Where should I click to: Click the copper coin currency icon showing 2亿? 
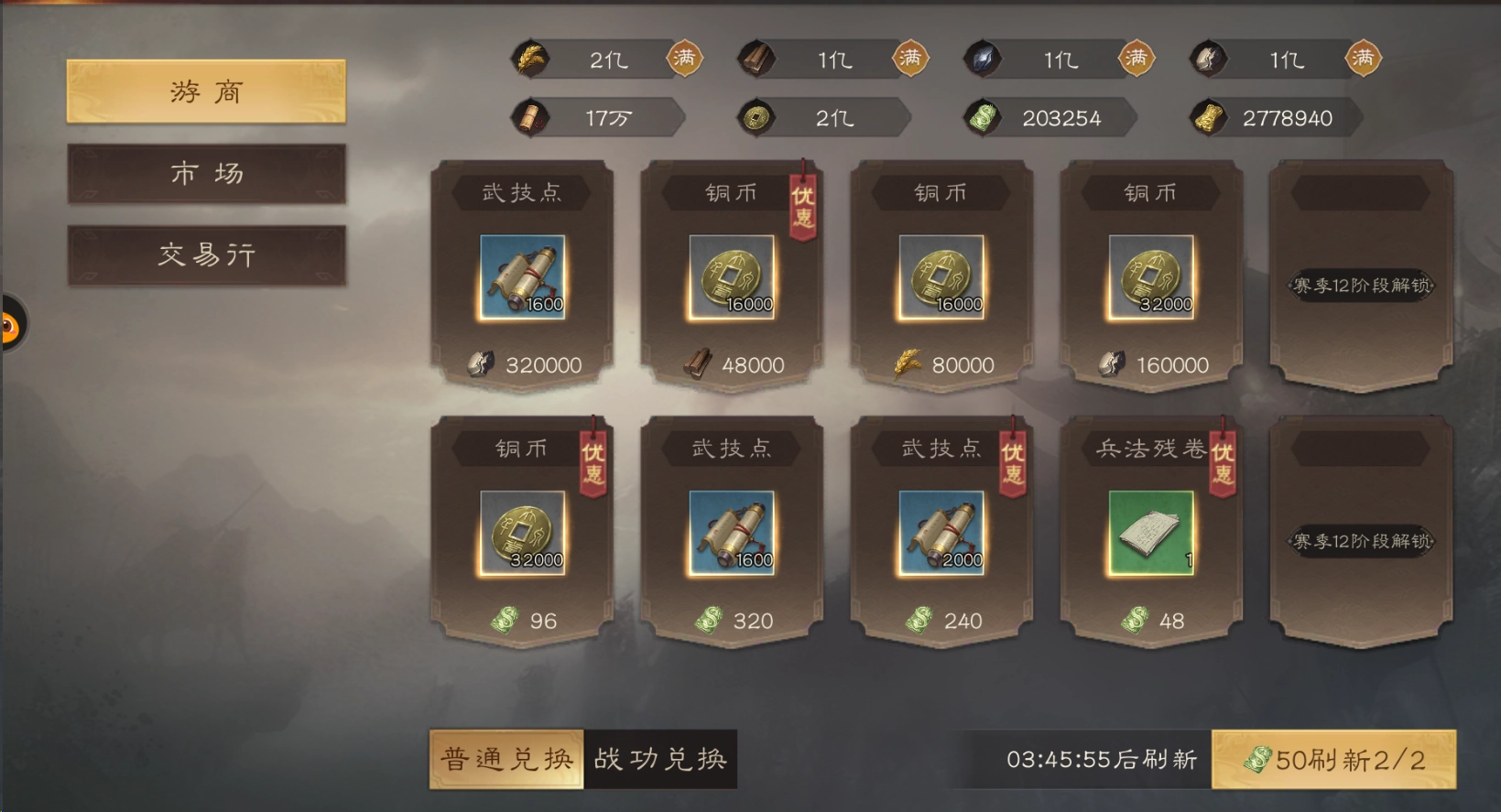coord(756,117)
